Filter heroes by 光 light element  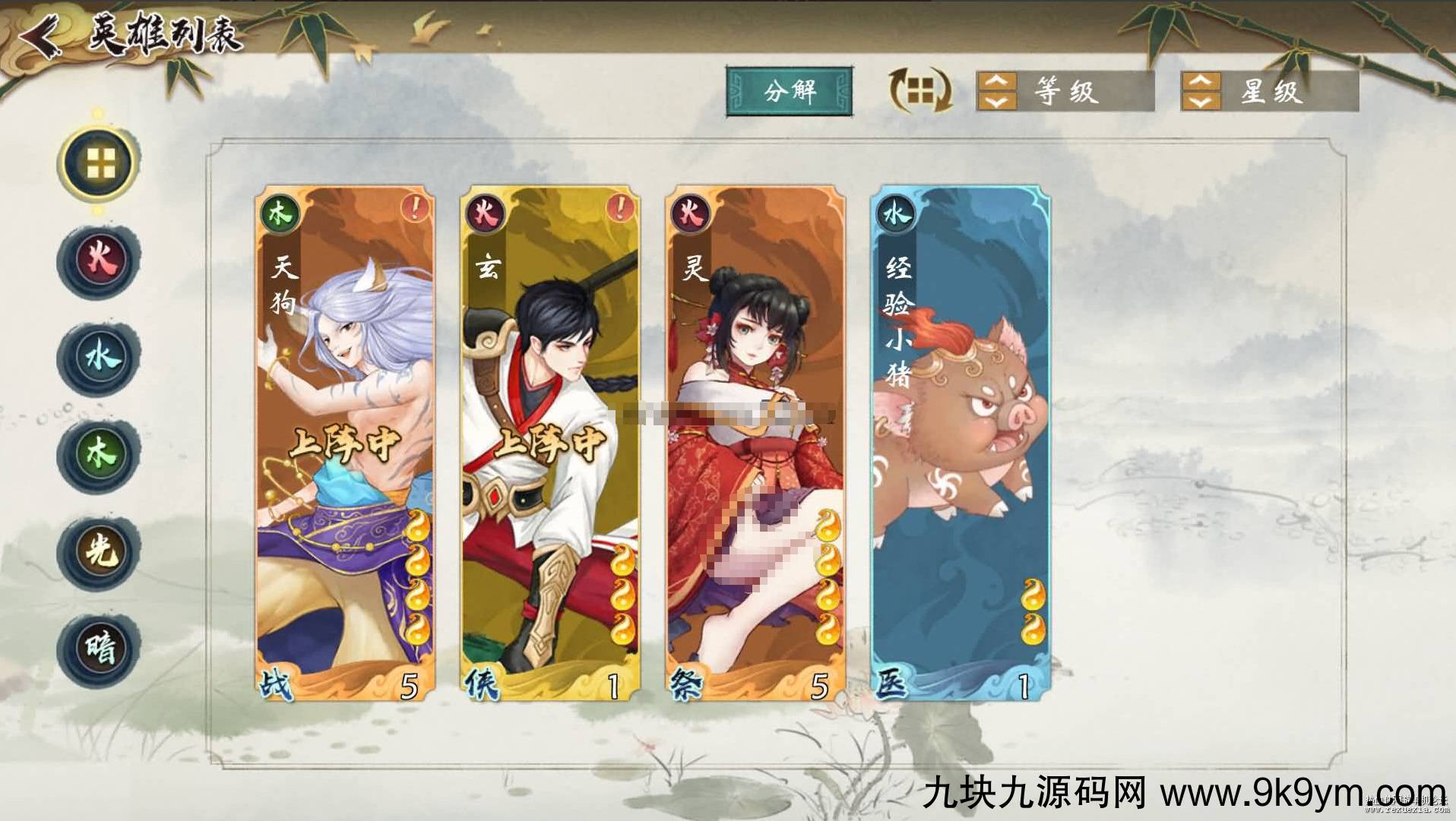click(x=99, y=551)
